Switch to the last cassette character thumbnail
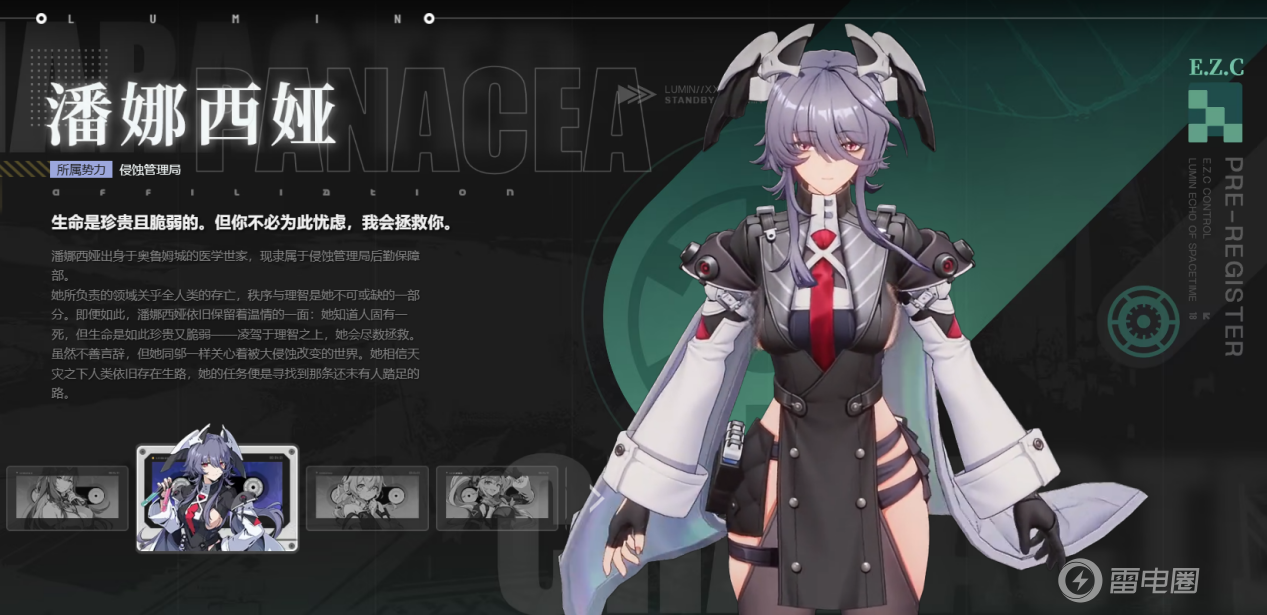1267x615 pixels. [497, 497]
